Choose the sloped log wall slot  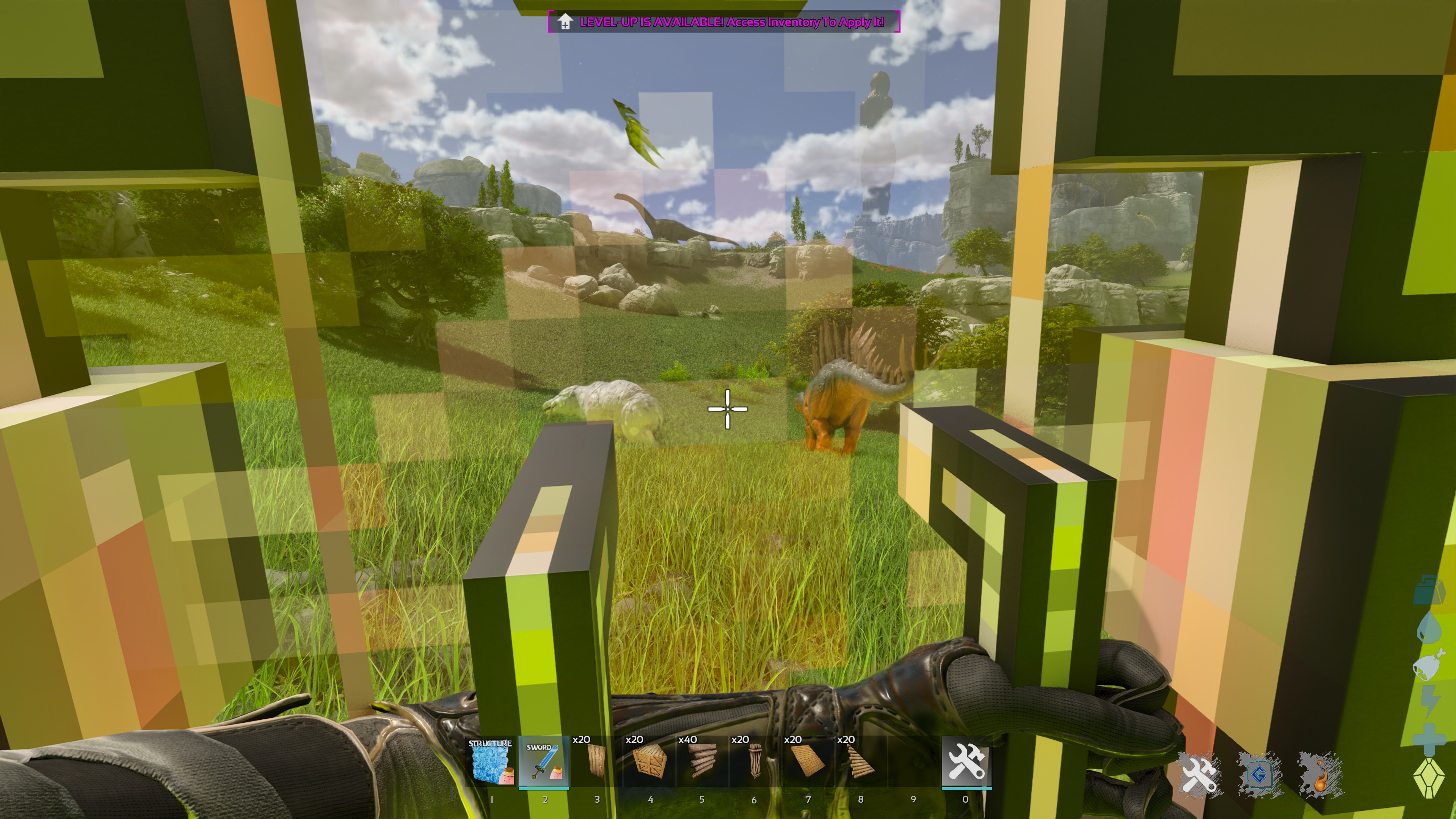859,762
